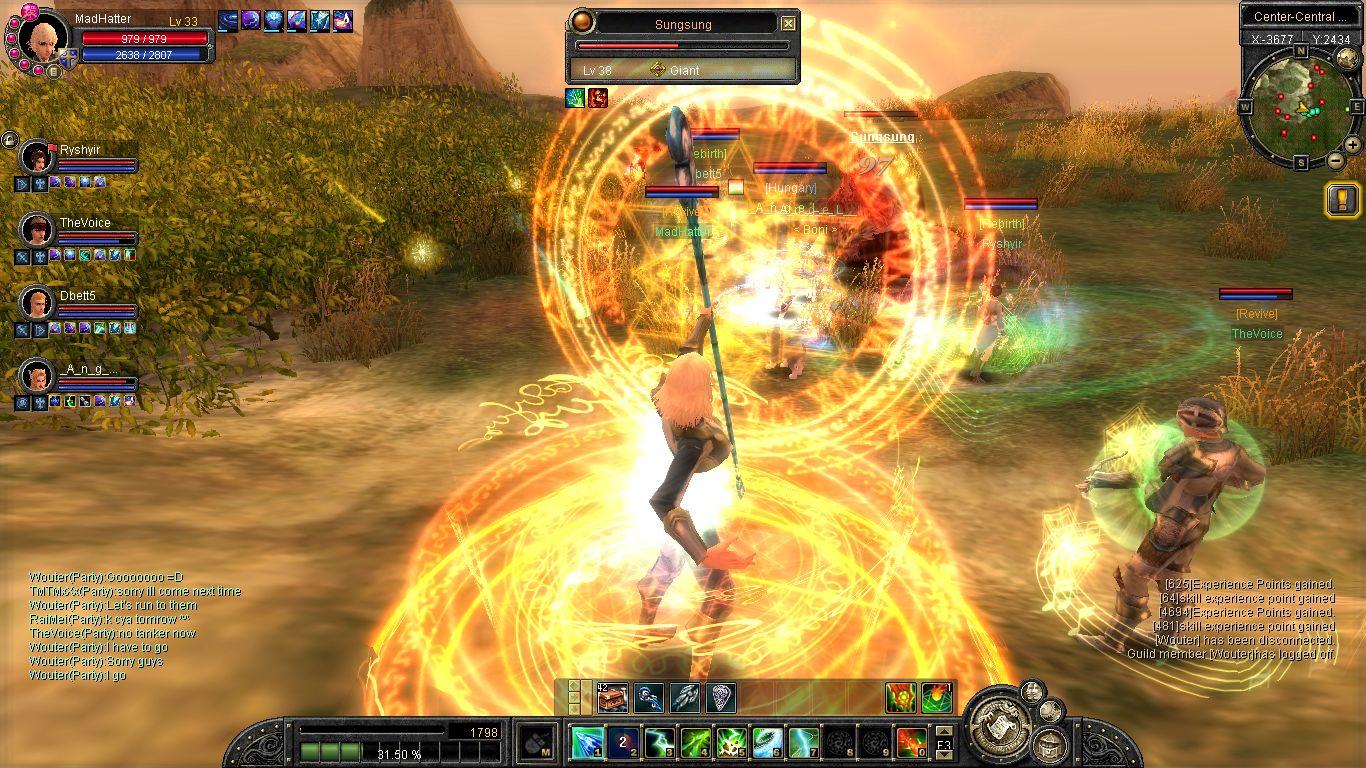Image resolution: width=1366 pixels, height=768 pixels.
Task: Select party member Dbett5's portrait
Action: (37, 303)
